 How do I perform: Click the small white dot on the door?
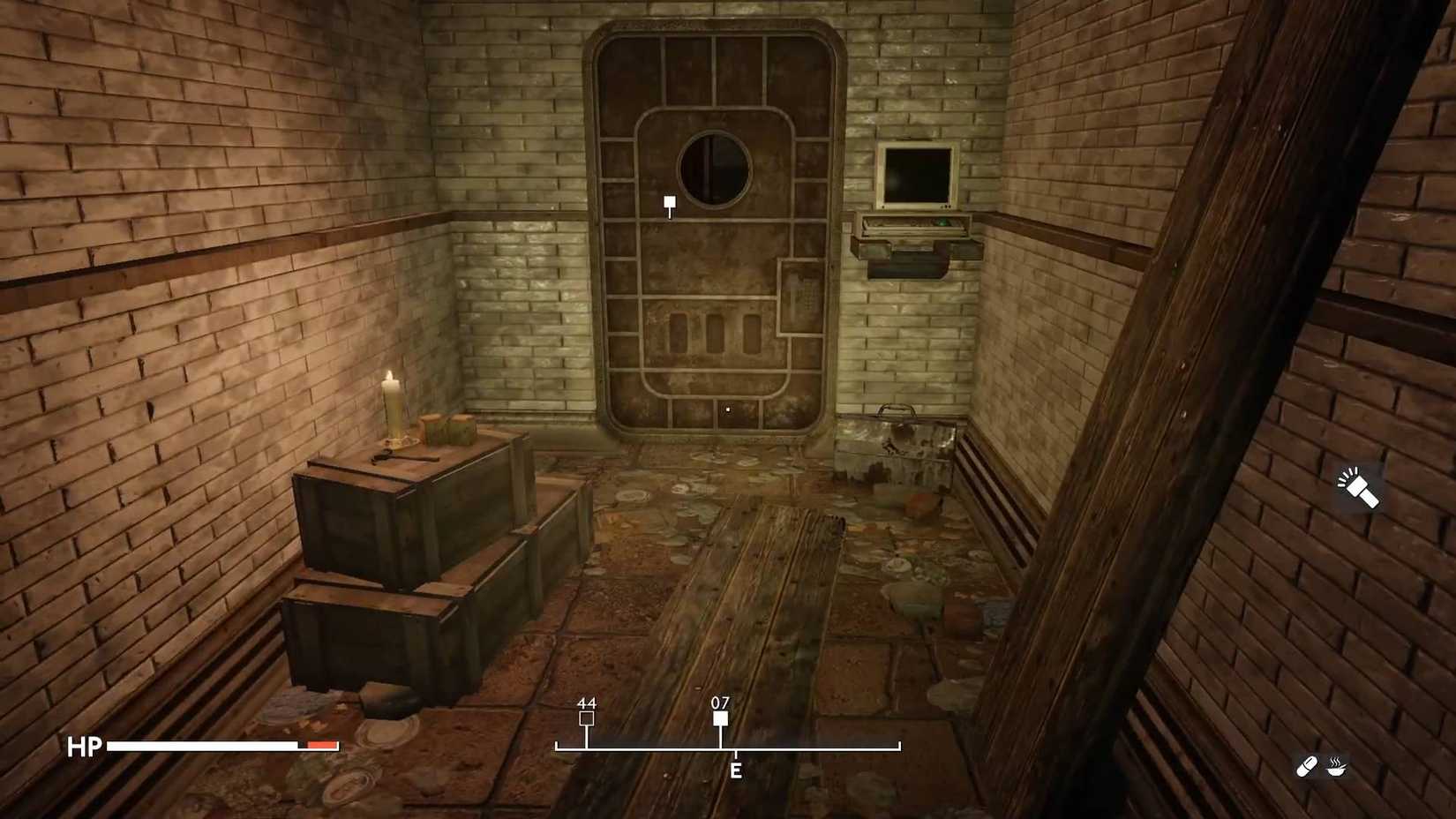(x=726, y=409)
